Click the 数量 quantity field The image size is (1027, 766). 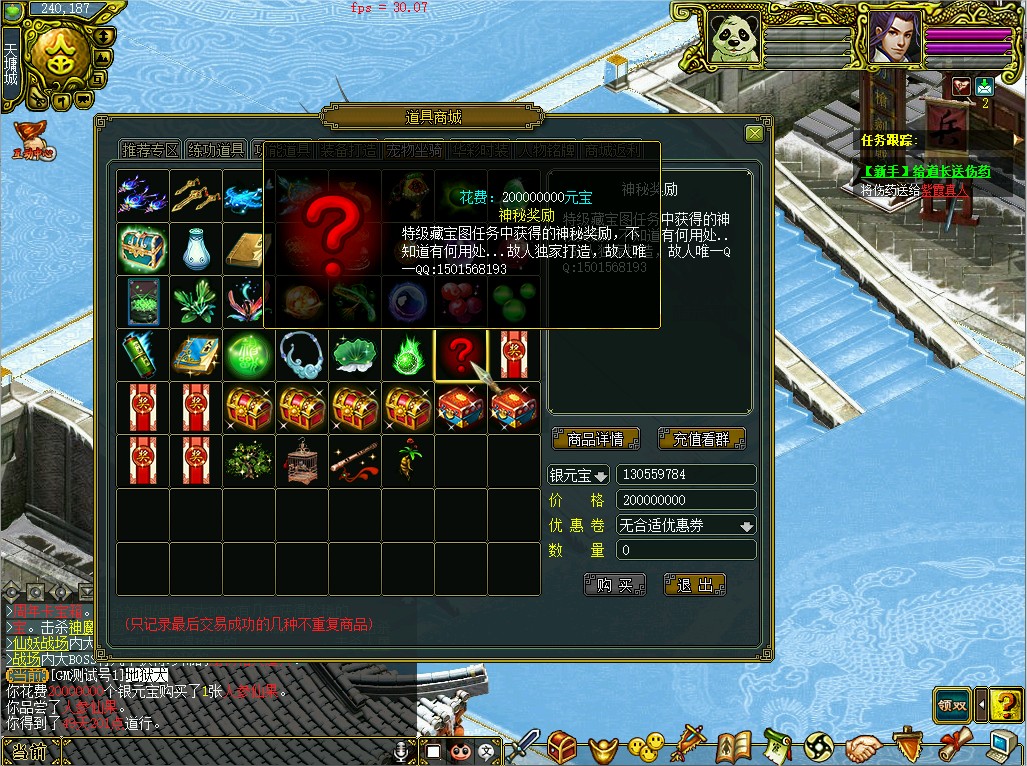coord(686,550)
